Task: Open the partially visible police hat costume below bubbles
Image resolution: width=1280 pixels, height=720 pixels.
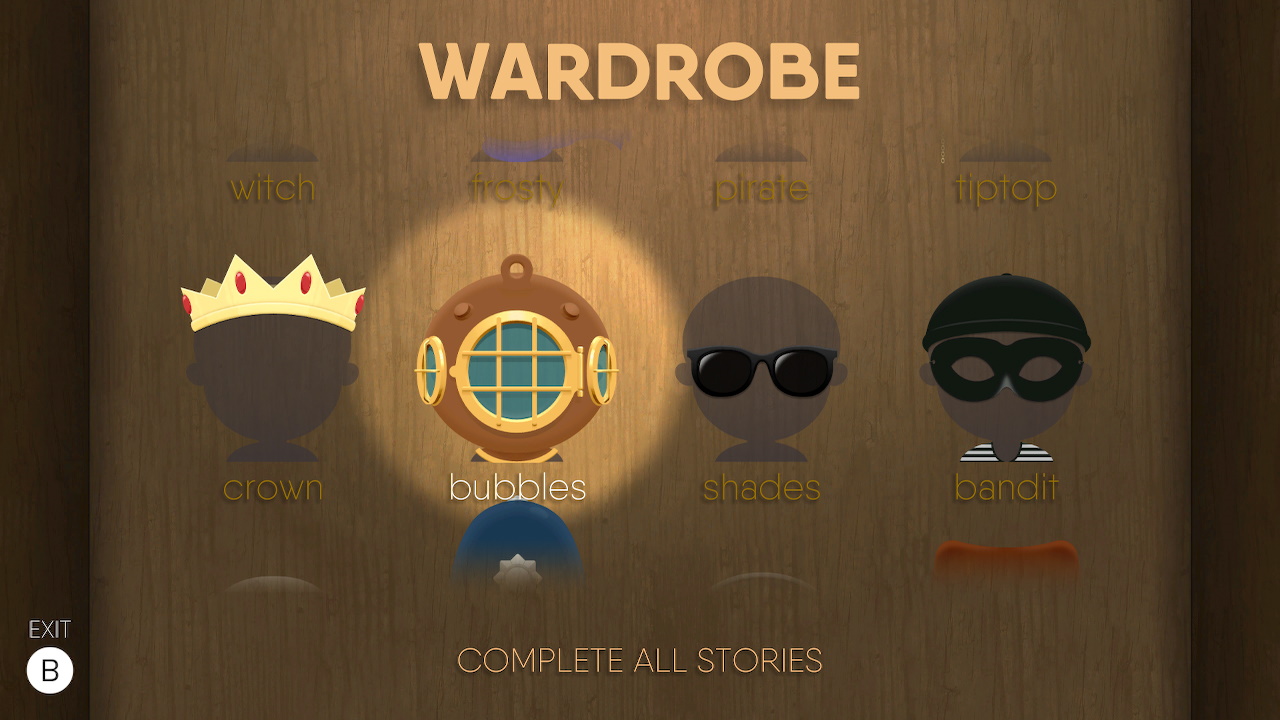Action: 517,550
